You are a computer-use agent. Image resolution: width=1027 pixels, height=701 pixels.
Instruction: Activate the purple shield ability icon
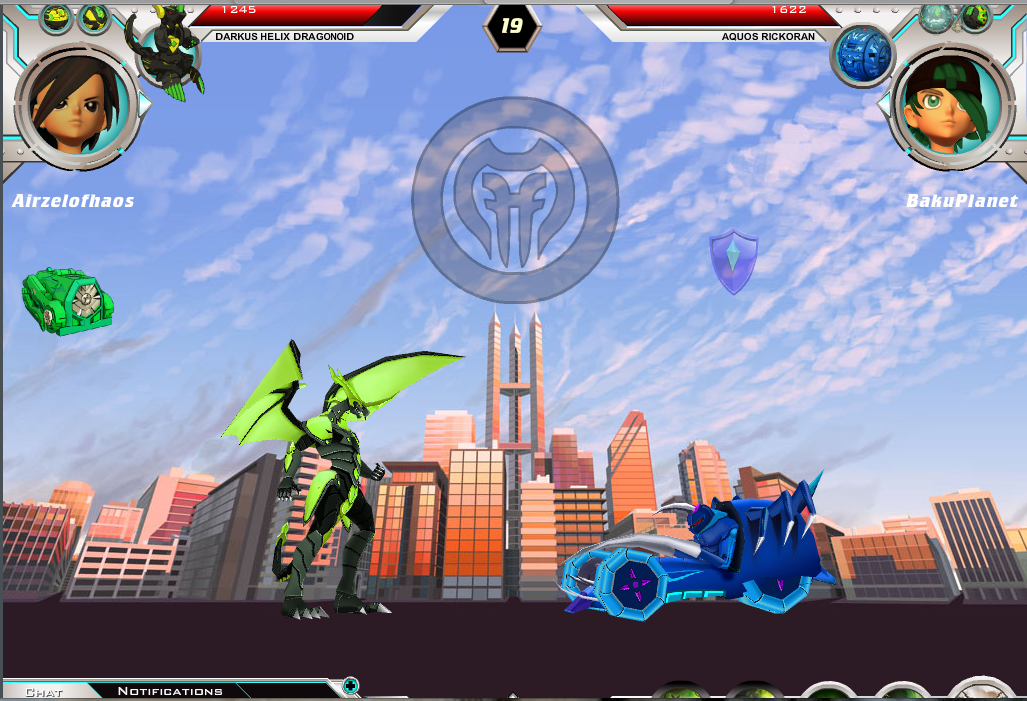(733, 262)
